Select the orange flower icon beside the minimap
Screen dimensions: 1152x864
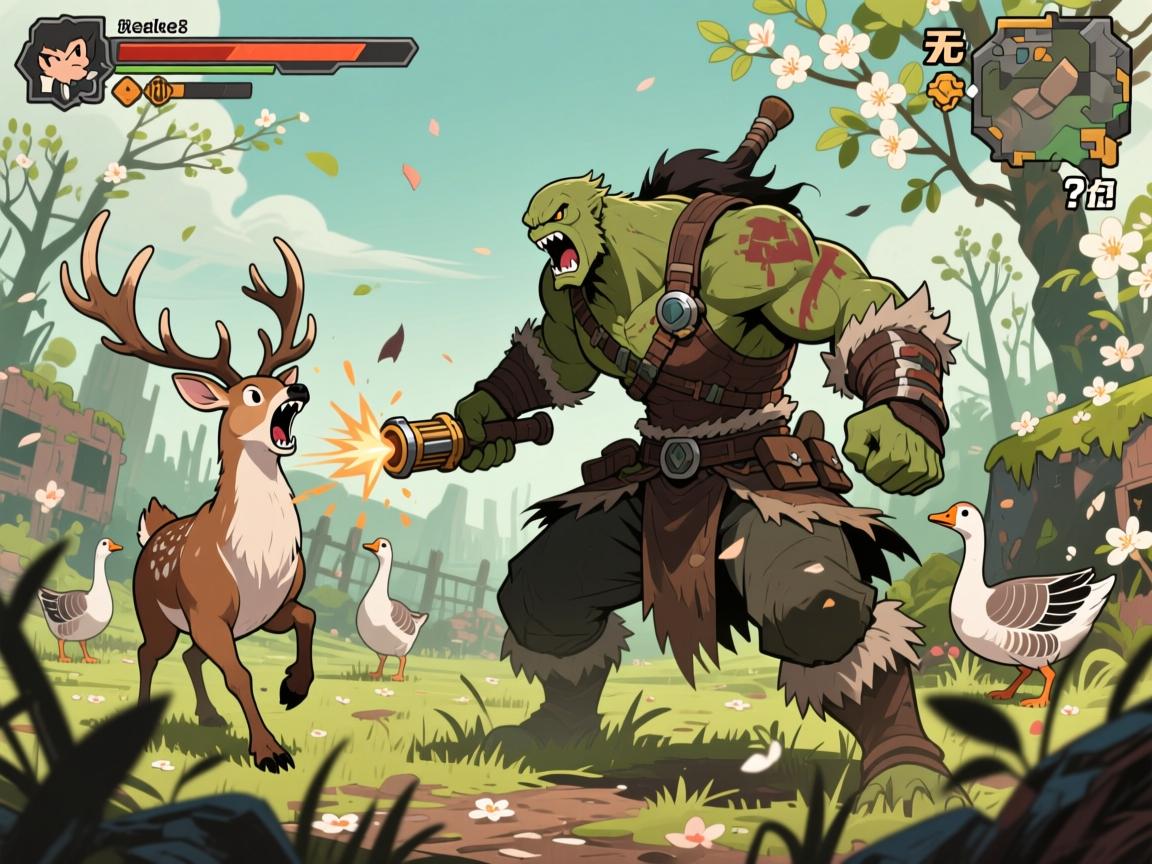coord(944,93)
